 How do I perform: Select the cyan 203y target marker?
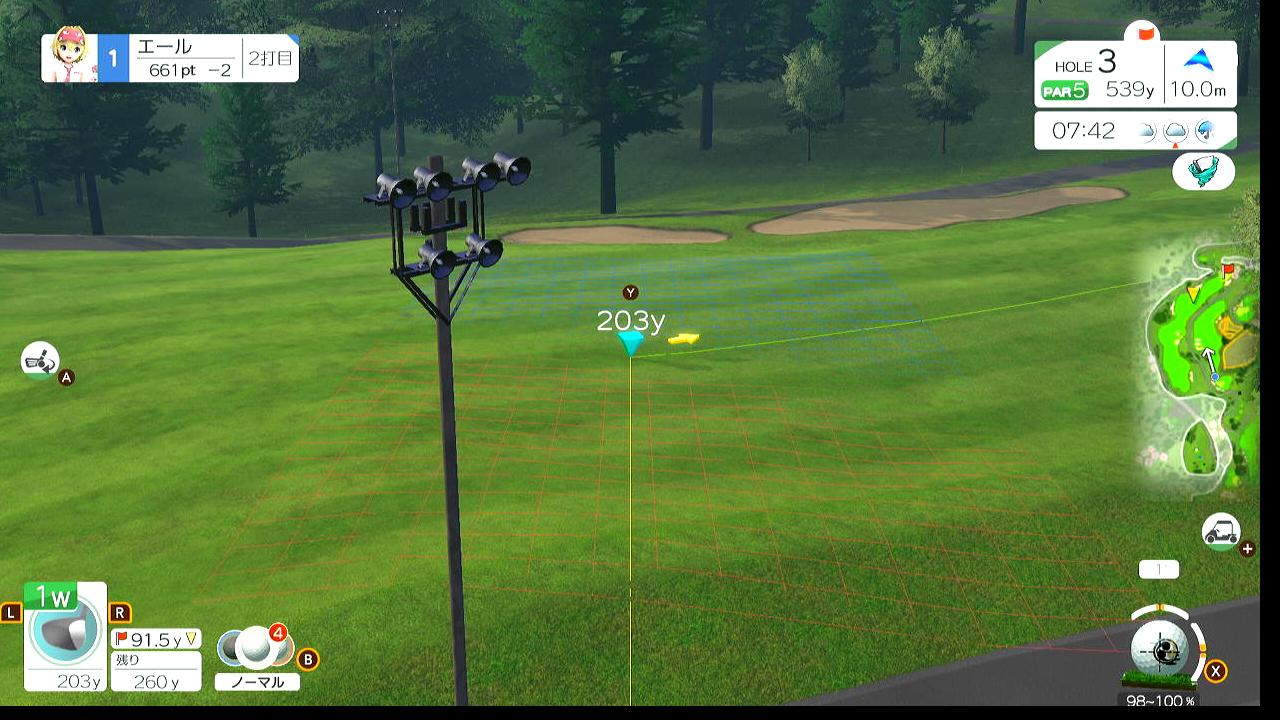coord(630,343)
